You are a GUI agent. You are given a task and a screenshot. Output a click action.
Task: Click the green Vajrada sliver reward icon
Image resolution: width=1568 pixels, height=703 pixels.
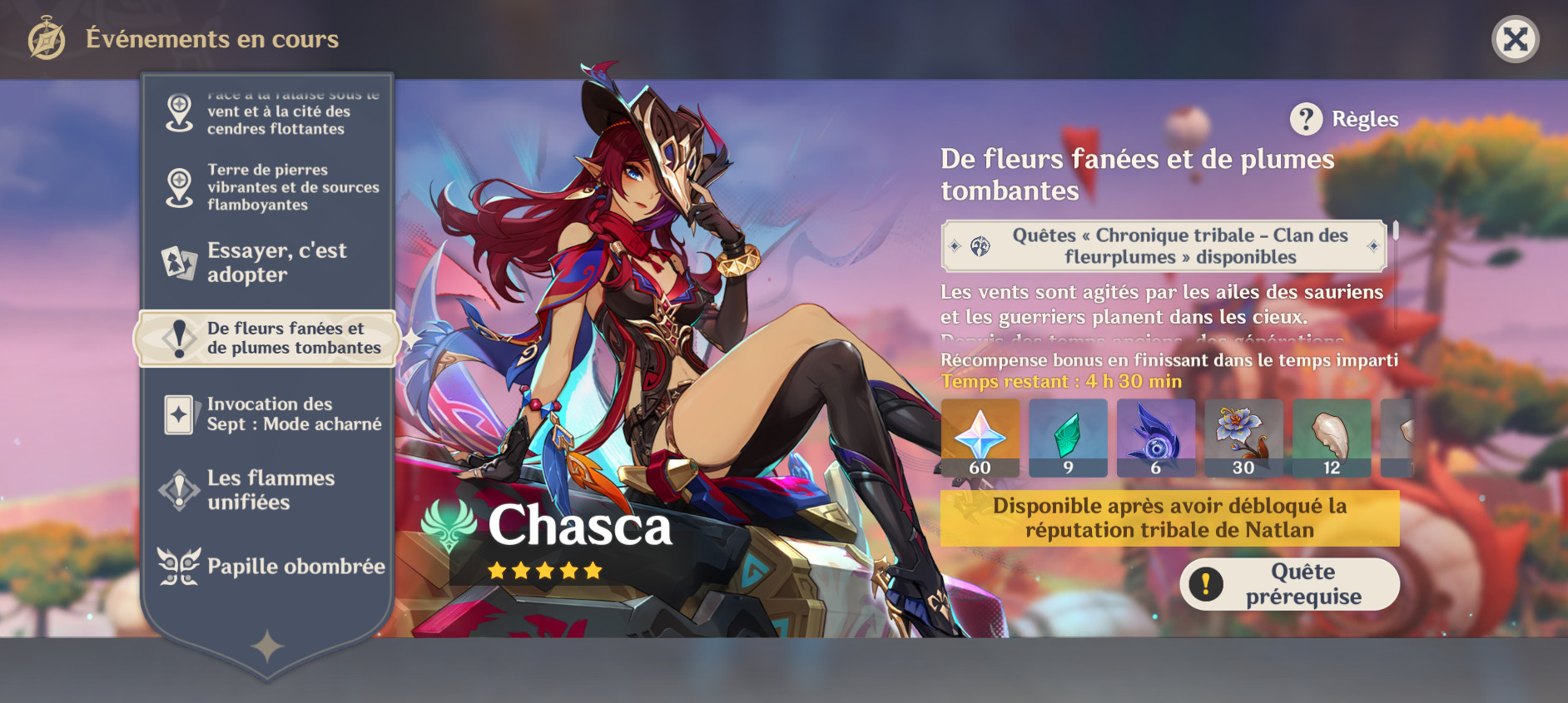(x=1069, y=437)
